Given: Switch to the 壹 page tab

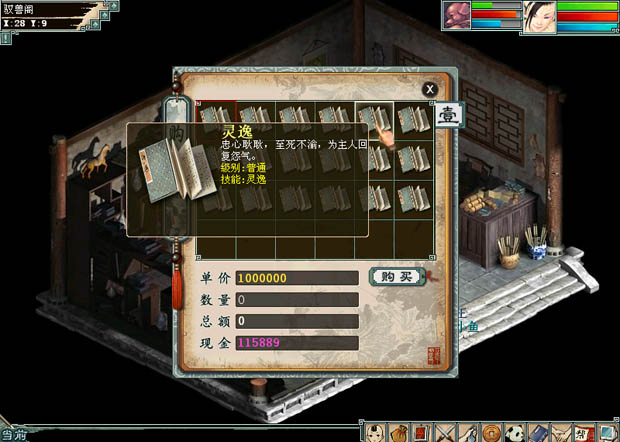Looking at the screenshot, I should tap(449, 115).
